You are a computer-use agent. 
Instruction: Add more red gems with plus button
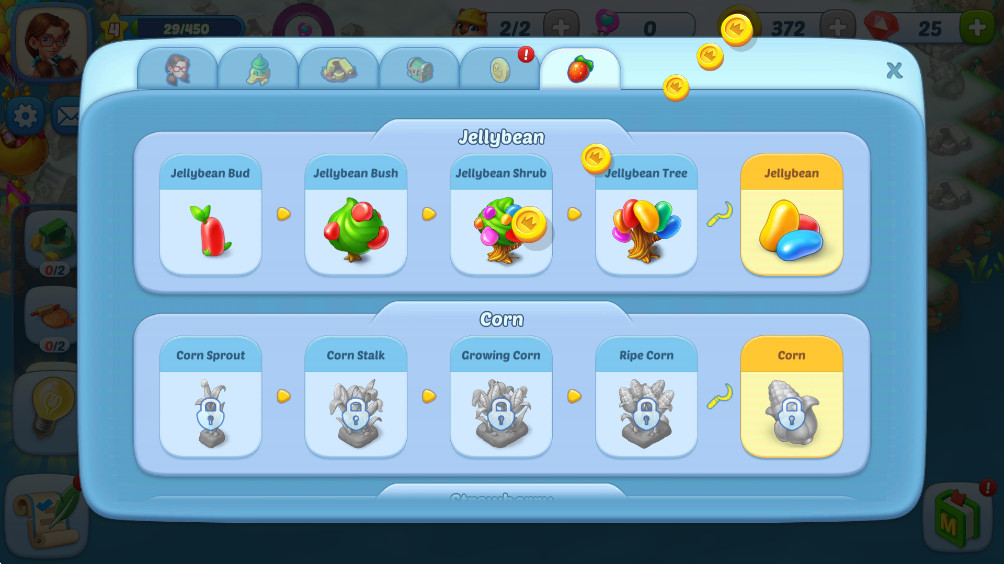[977, 28]
